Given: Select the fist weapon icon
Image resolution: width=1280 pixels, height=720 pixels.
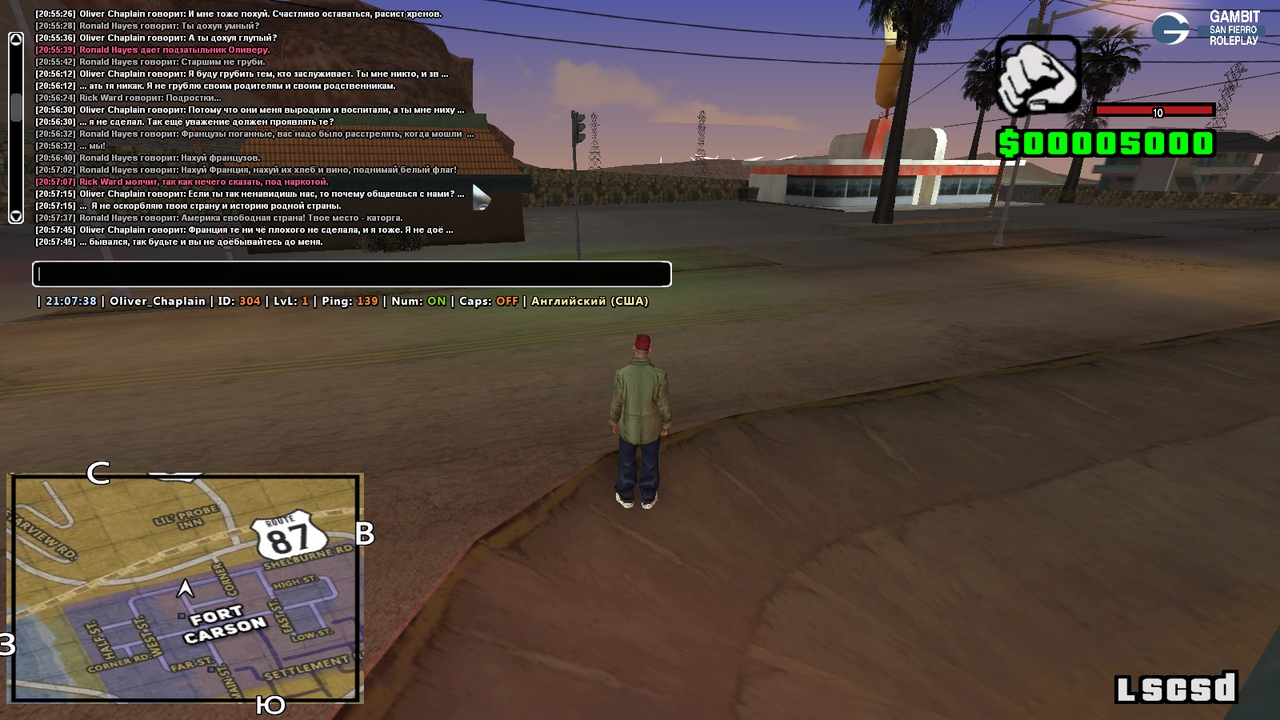Looking at the screenshot, I should click(1038, 77).
